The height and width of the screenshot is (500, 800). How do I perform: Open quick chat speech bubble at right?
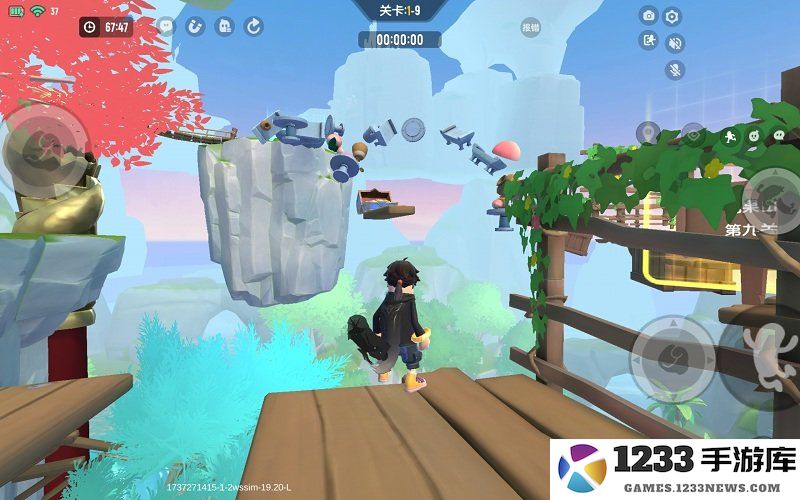(x=778, y=134)
